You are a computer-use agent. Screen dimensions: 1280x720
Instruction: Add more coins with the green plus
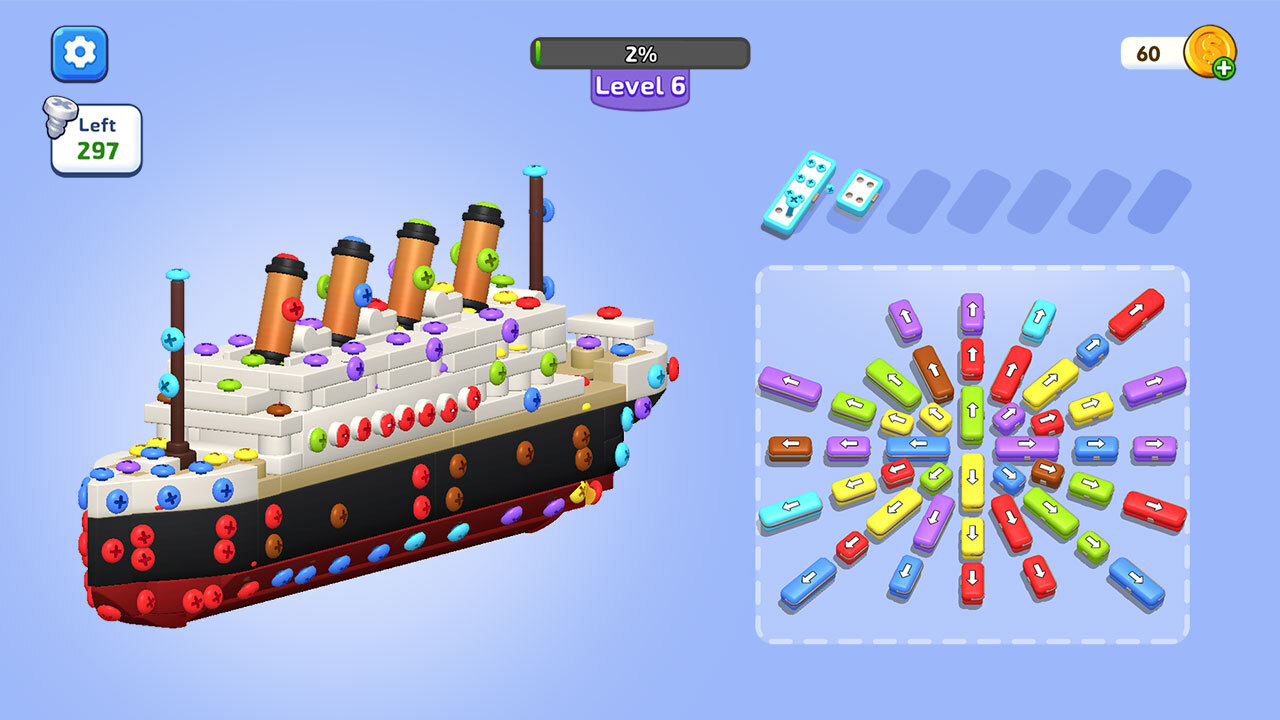pos(1223,68)
